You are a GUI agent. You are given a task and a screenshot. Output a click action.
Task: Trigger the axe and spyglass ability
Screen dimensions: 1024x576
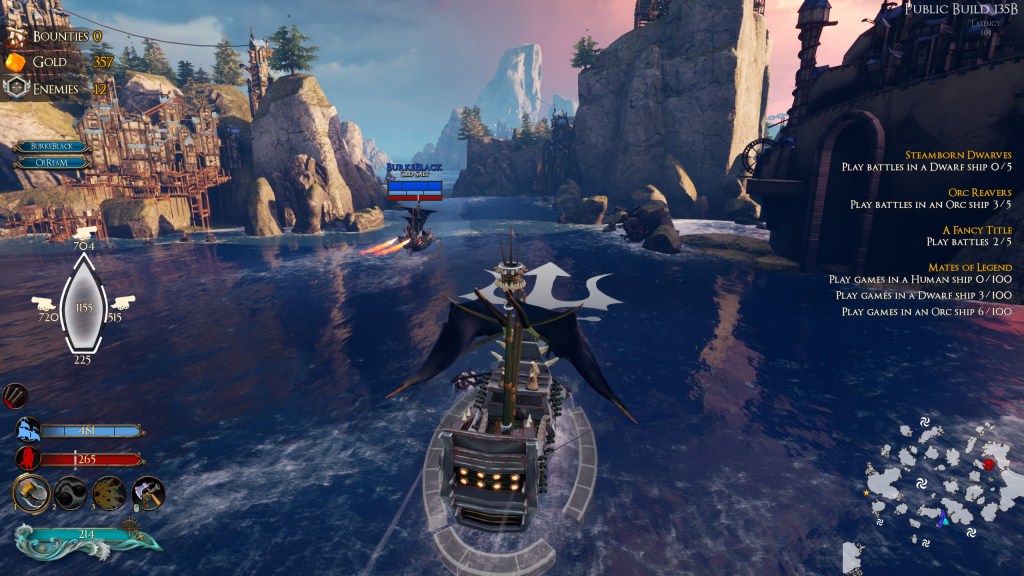point(148,493)
